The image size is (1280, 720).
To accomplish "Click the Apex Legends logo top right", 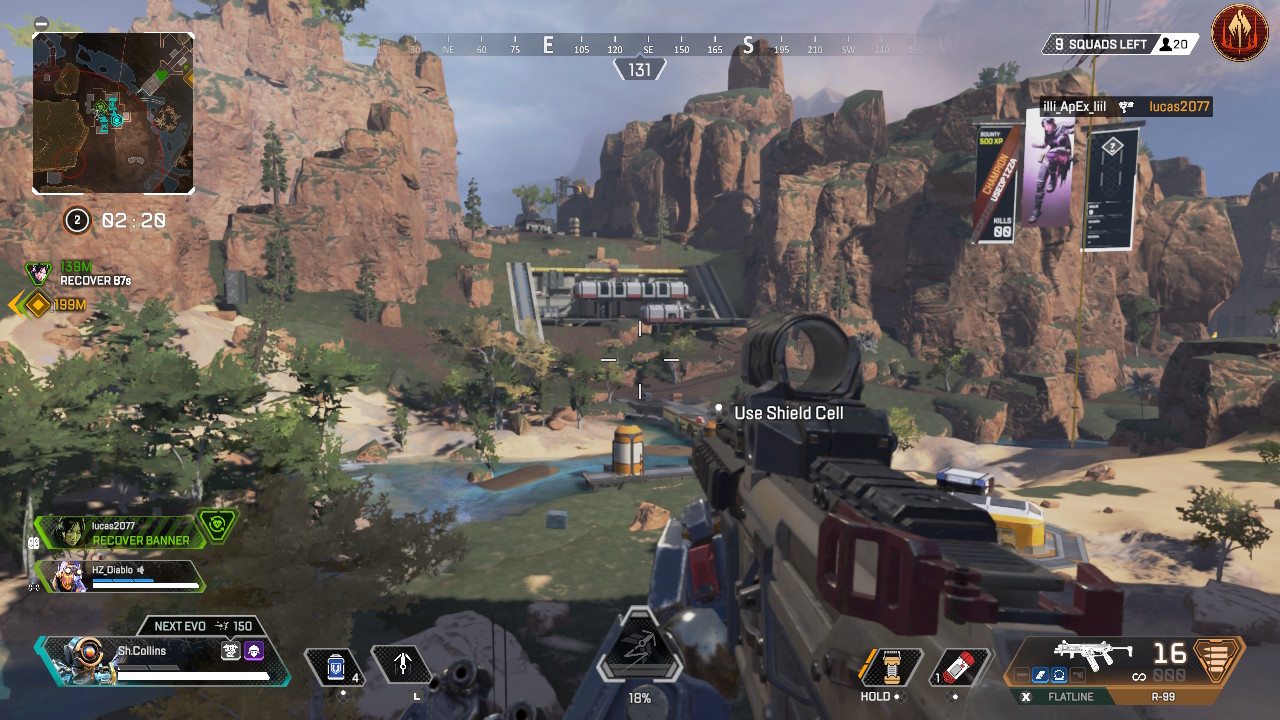I will click(x=1240, y=34).
